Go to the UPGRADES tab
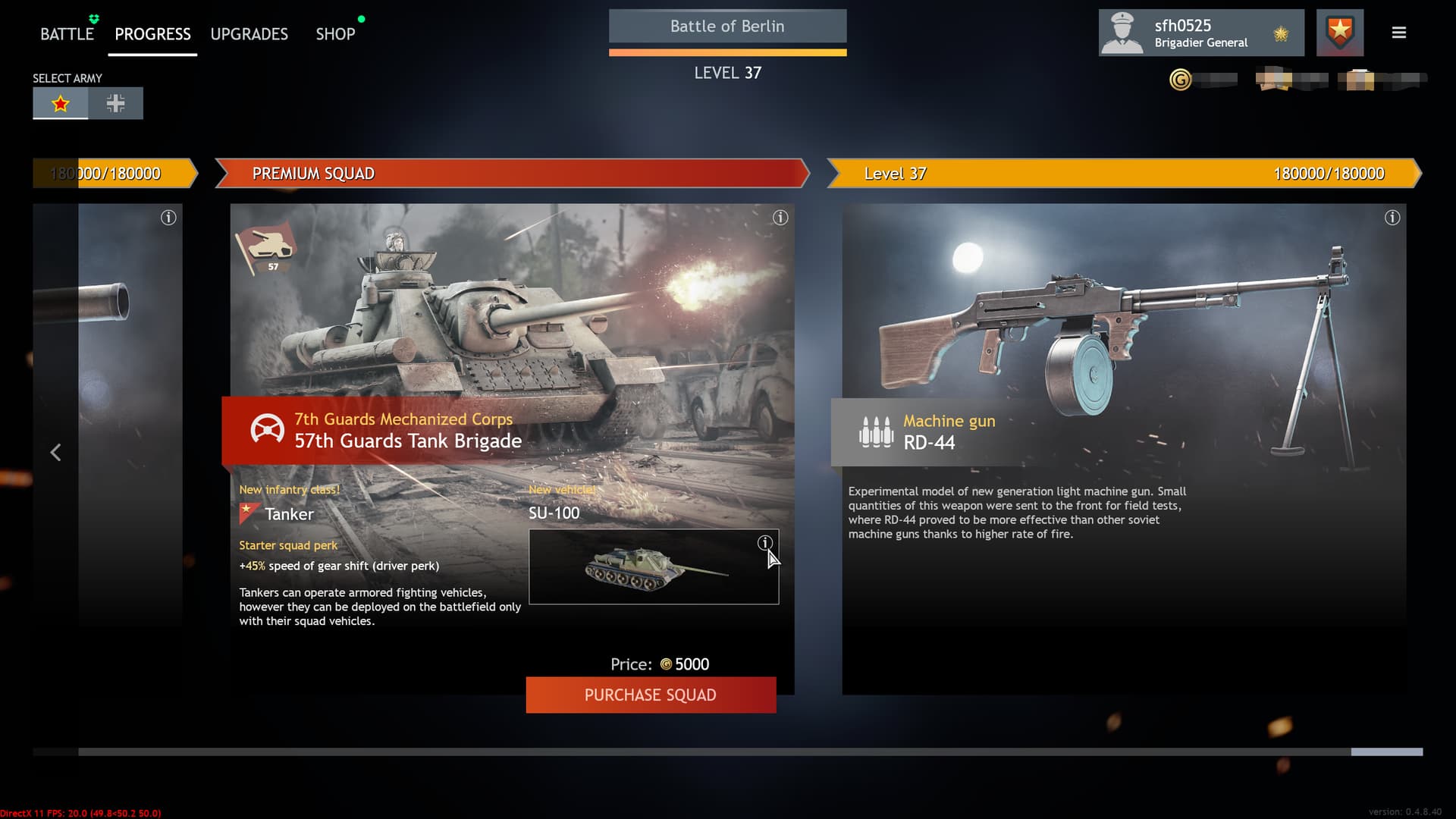 pyautogui.click(x=249, y=34)
